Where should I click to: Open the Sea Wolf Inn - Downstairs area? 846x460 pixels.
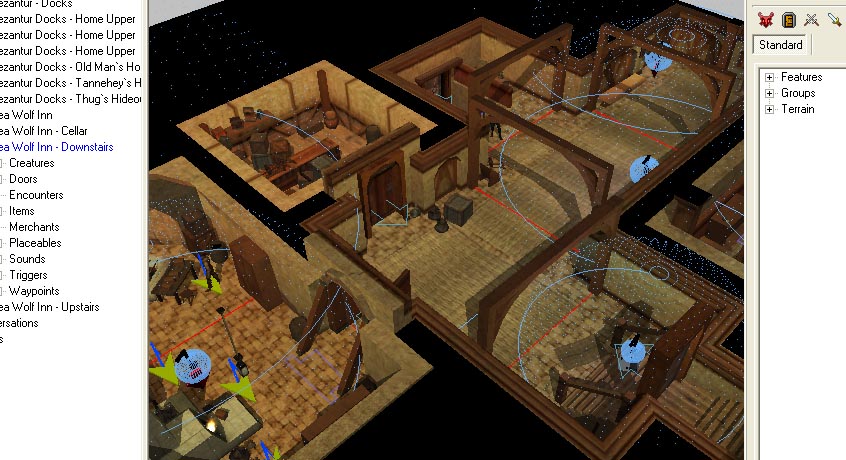[56, 147]
